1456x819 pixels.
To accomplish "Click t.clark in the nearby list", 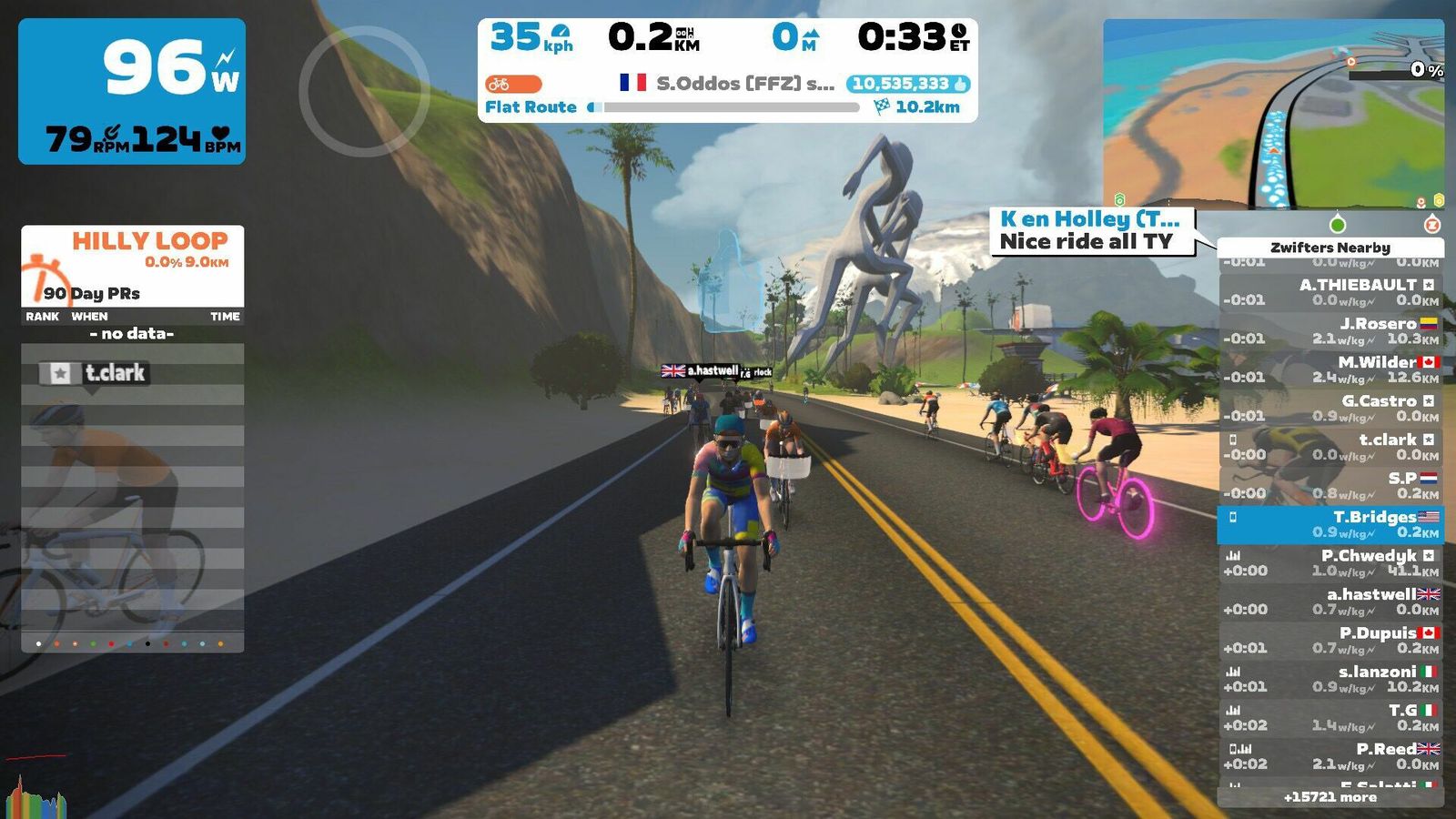I will 1330,447.
